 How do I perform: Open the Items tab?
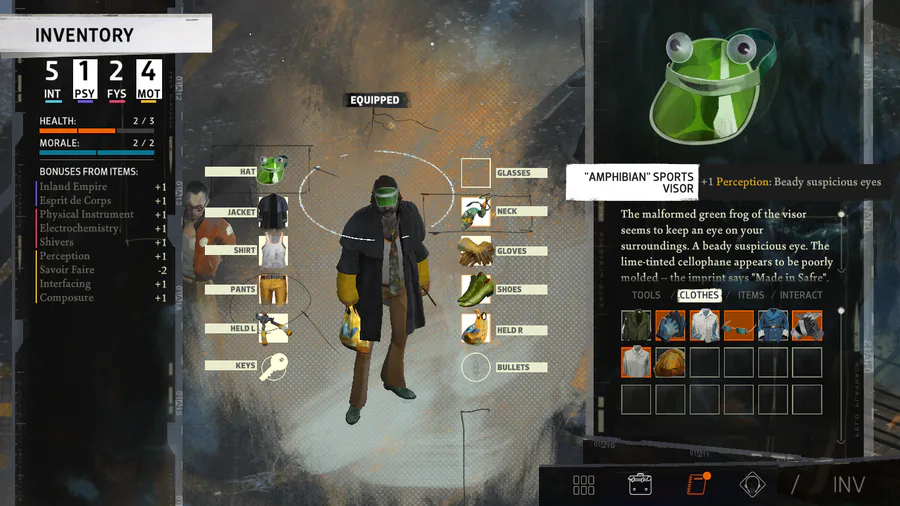[750, 295]
